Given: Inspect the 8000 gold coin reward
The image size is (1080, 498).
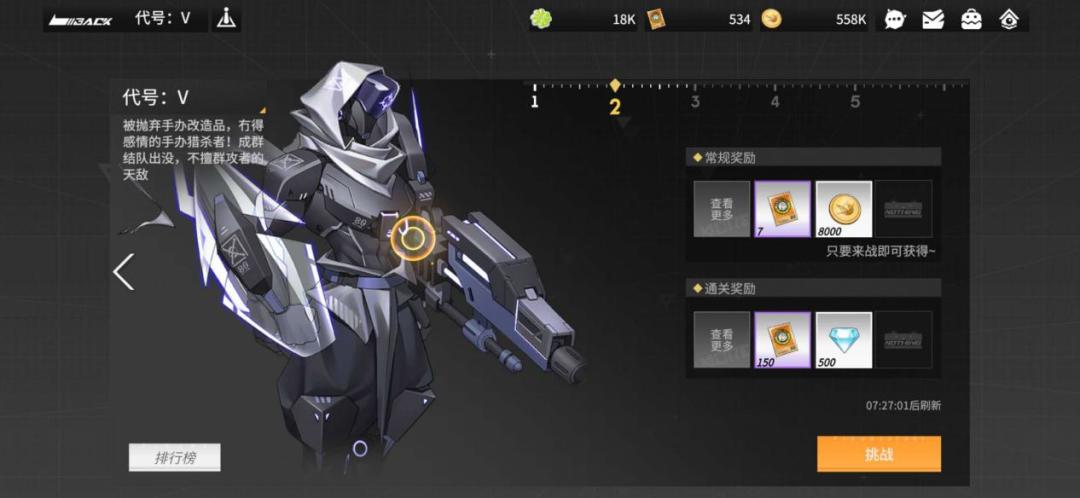Looking at the screenshot, I should pyautogui.click(x=843, y=209).
